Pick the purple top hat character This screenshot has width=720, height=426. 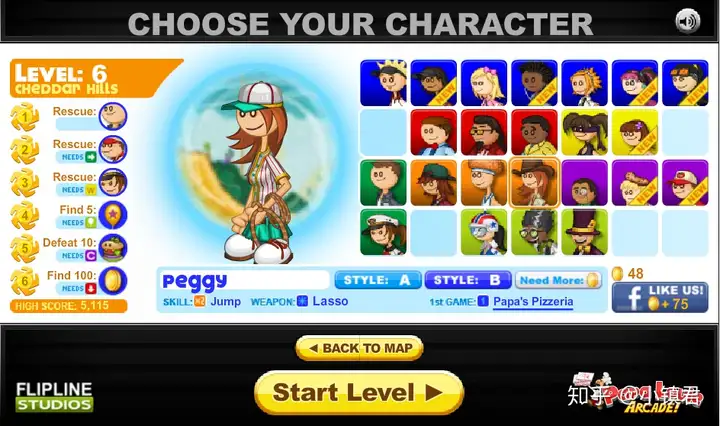click(x=584, y=232)
